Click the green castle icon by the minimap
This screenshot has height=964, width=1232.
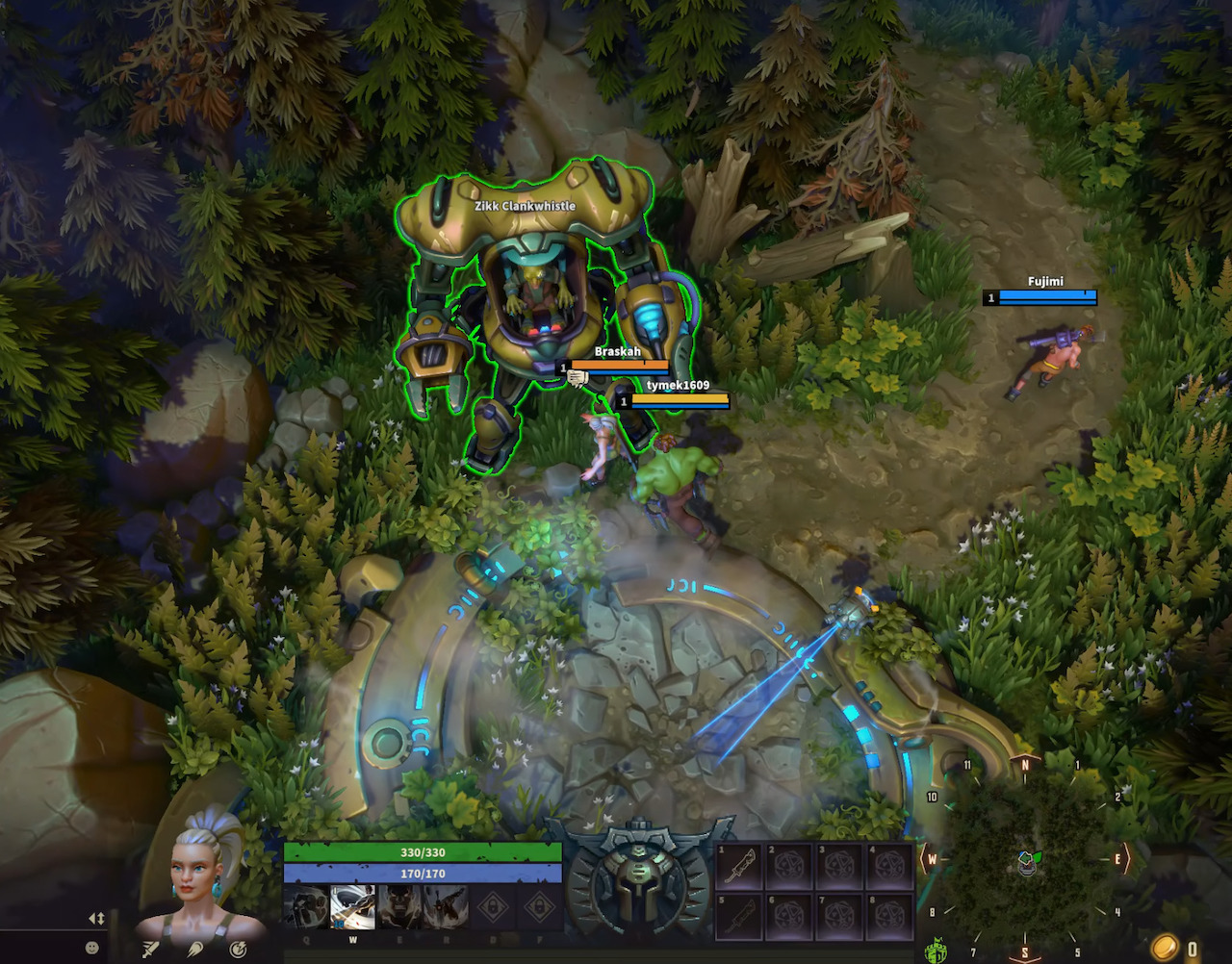point(933,951)
